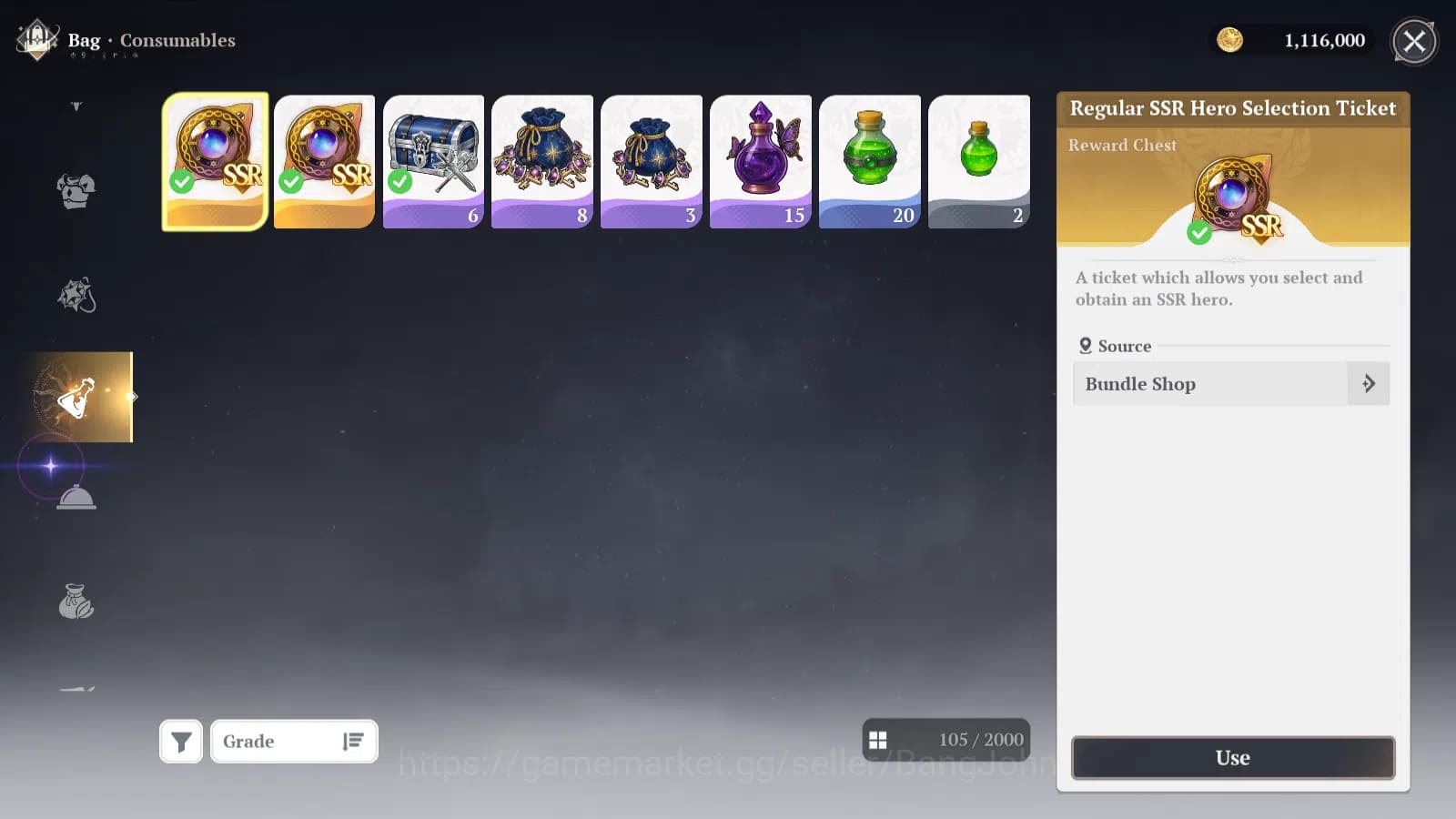Check the silver chest item with green checkmark
The width and height of the screenshot is (1456, 819).
pos(432,160)
